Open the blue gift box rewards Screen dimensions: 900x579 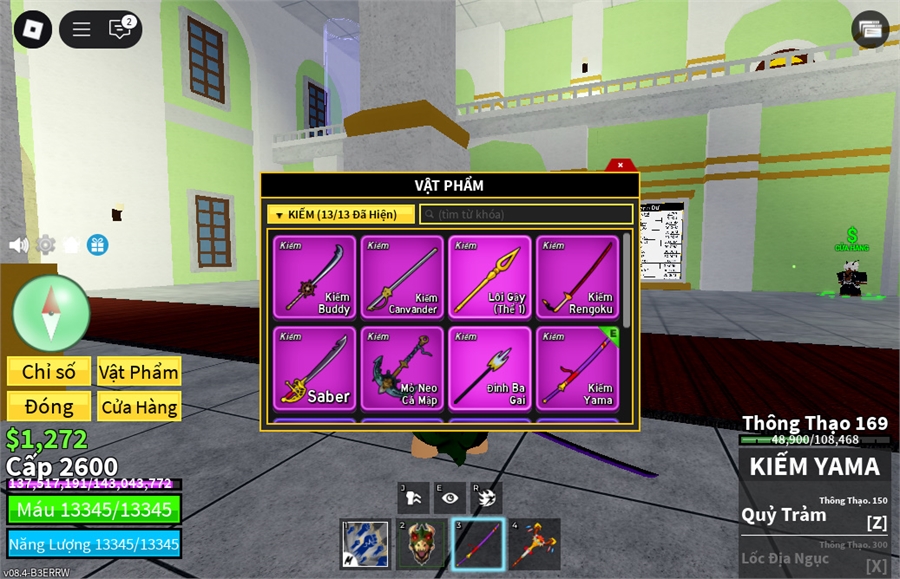pos(97,245)
